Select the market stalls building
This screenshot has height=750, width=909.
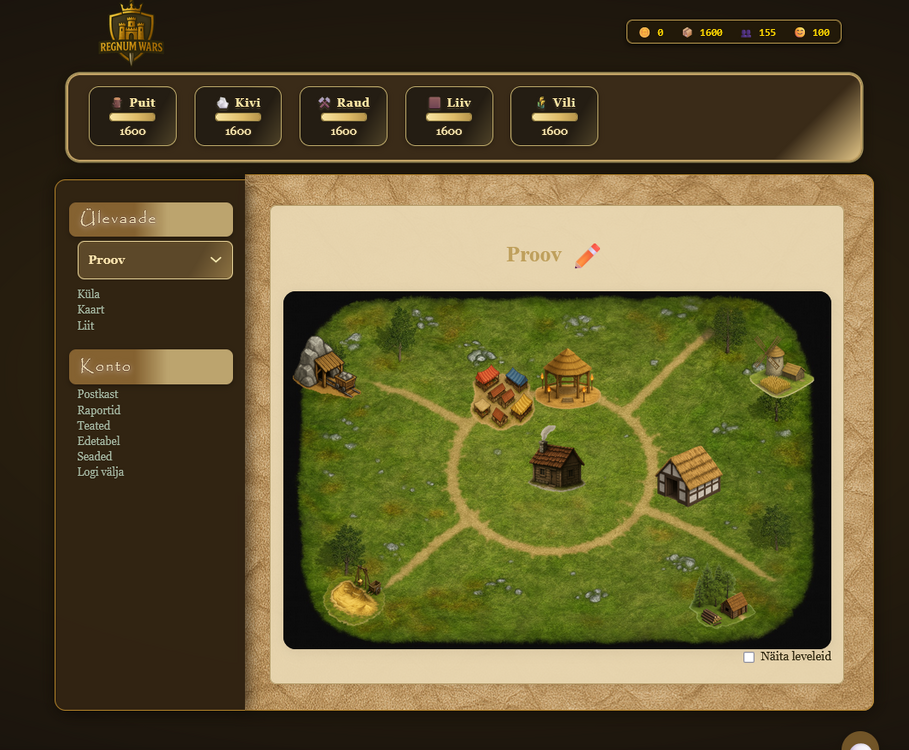pyautogui.click(x=502, y=394)
